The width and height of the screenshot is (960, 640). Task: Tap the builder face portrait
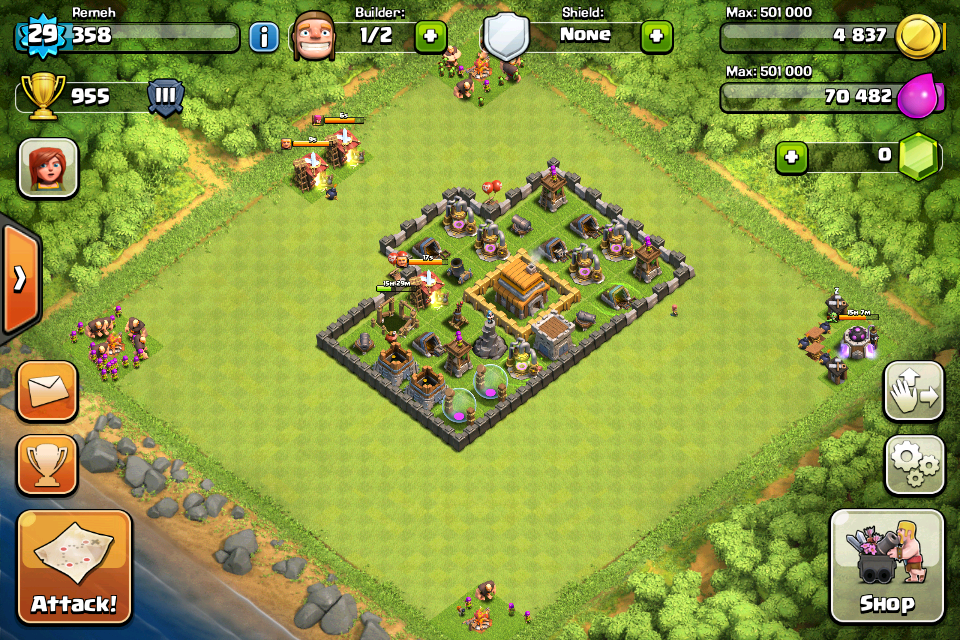[314, 36]
